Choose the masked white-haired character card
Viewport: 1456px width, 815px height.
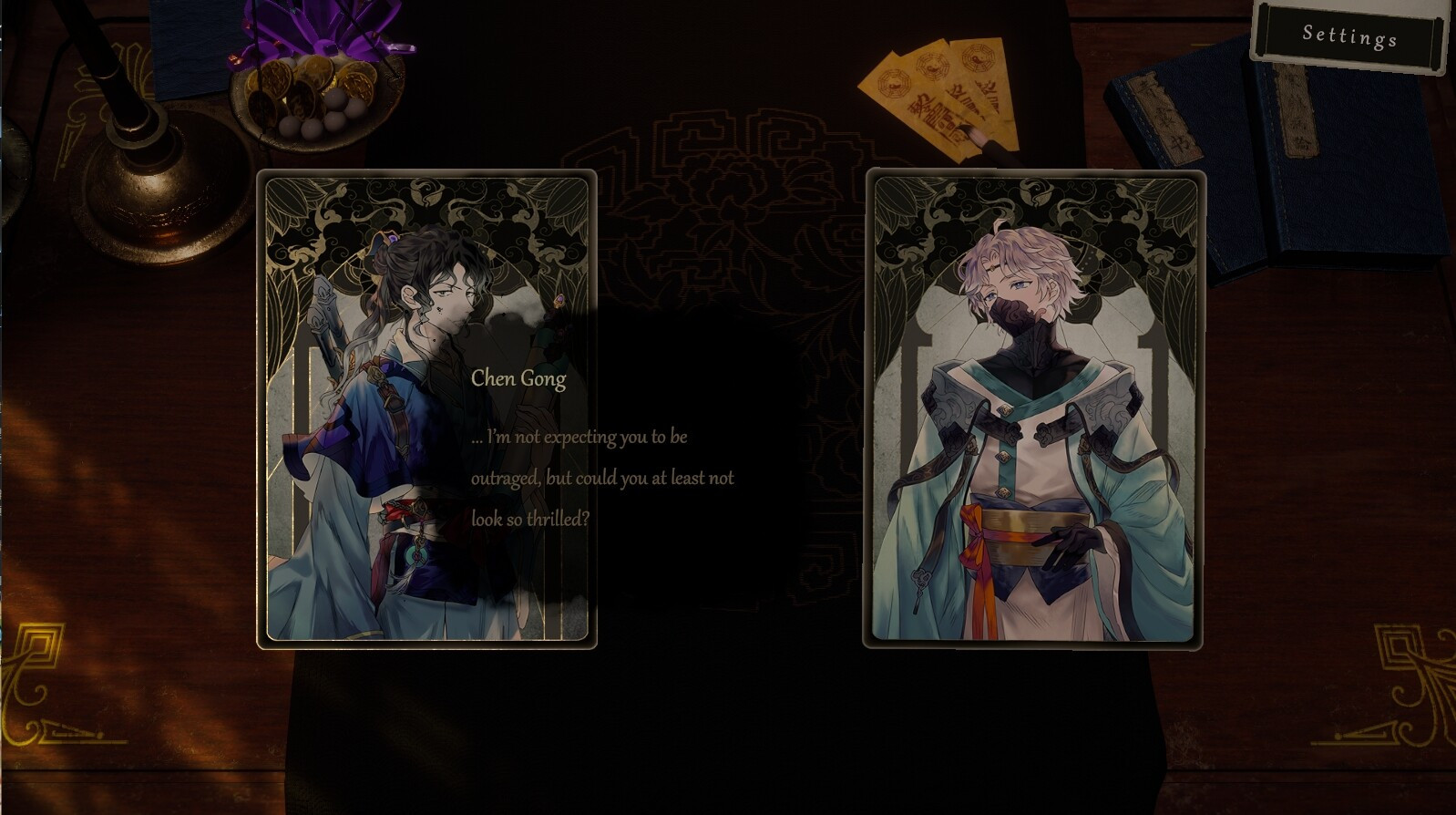(x=1033, y=409)
